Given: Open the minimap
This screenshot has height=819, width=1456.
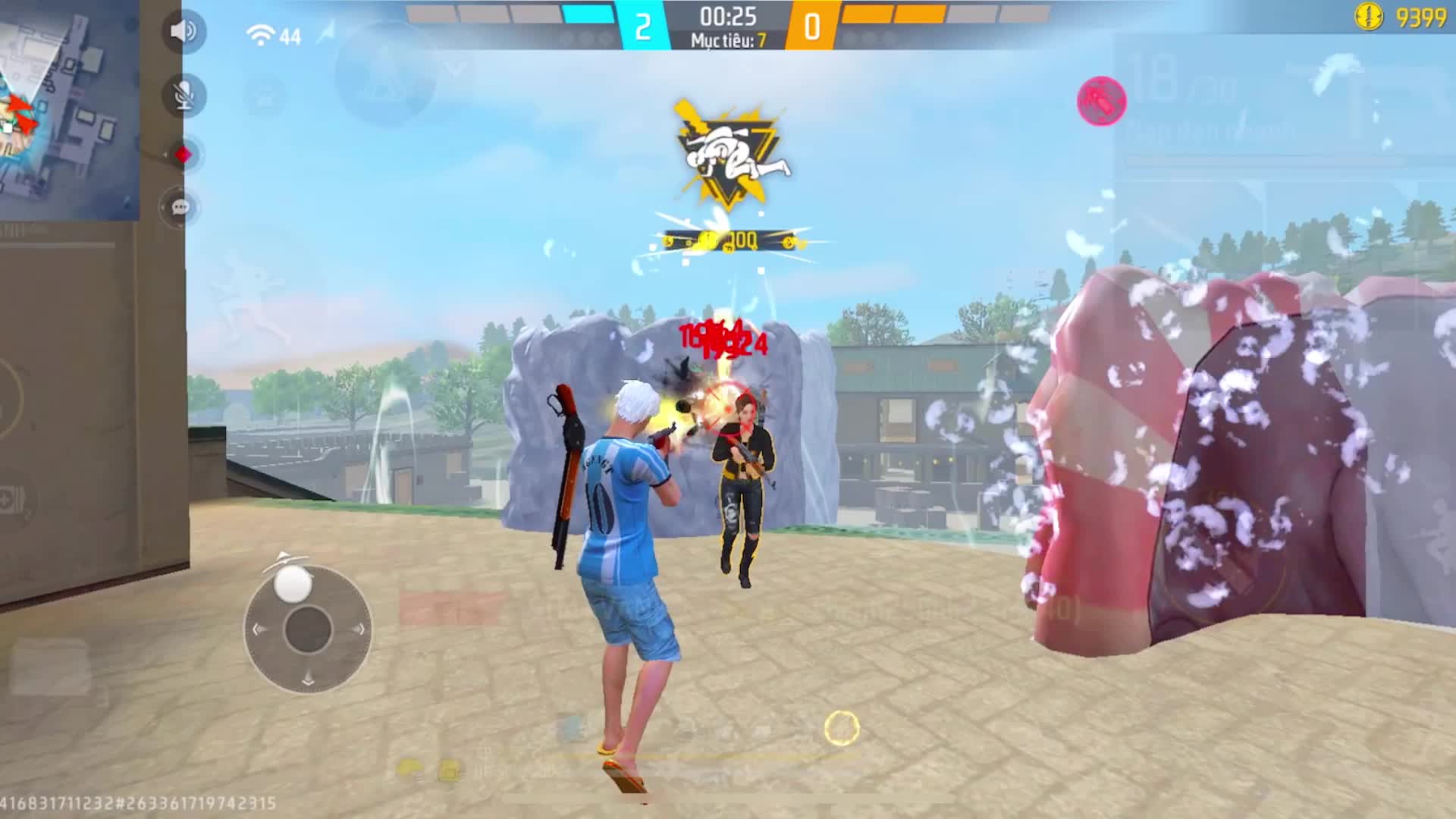Looking at the screenshot, I should pos(68,110).
